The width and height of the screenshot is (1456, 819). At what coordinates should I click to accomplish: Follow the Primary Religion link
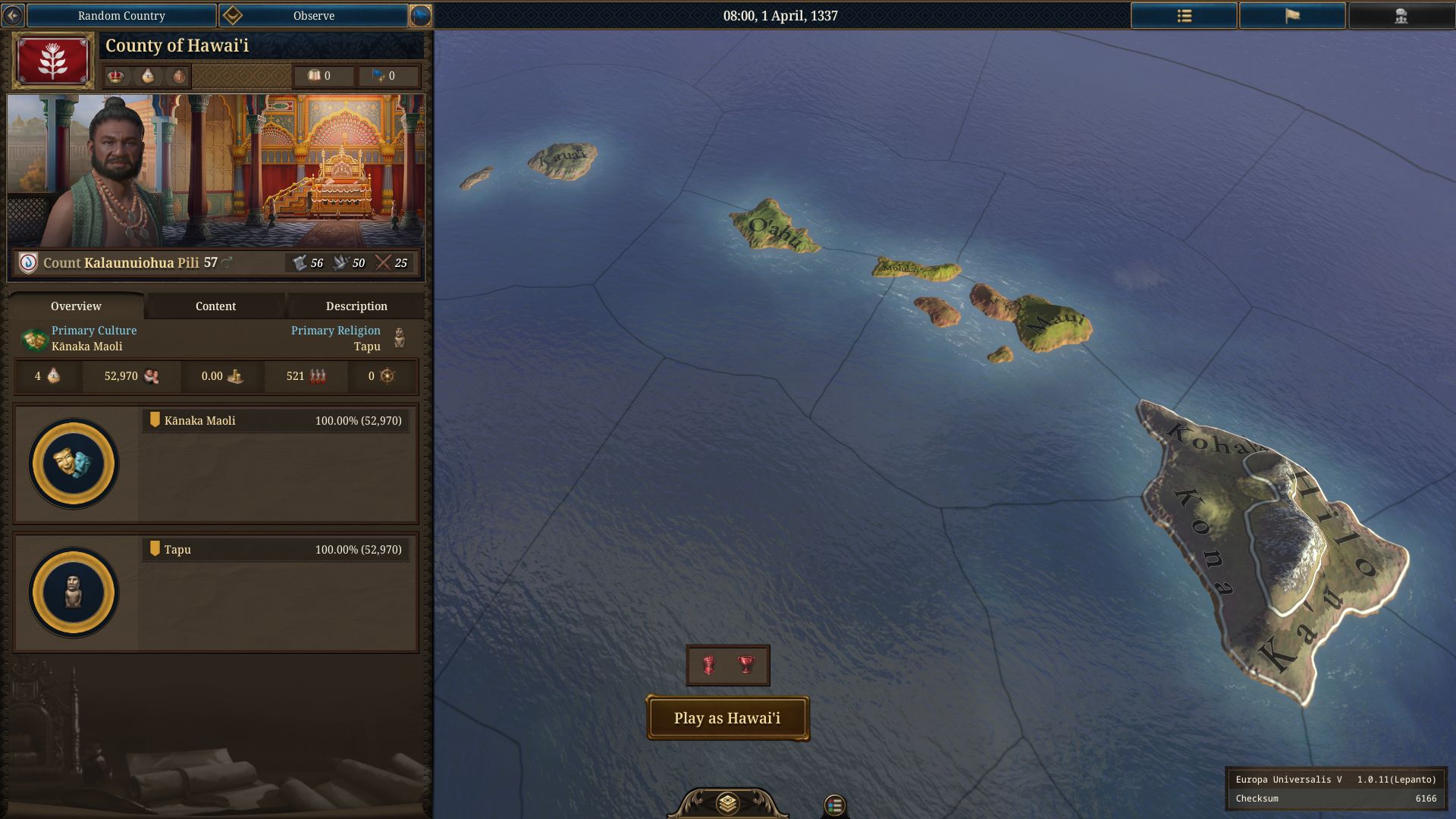pyautogui.click(x=335, y=331)
